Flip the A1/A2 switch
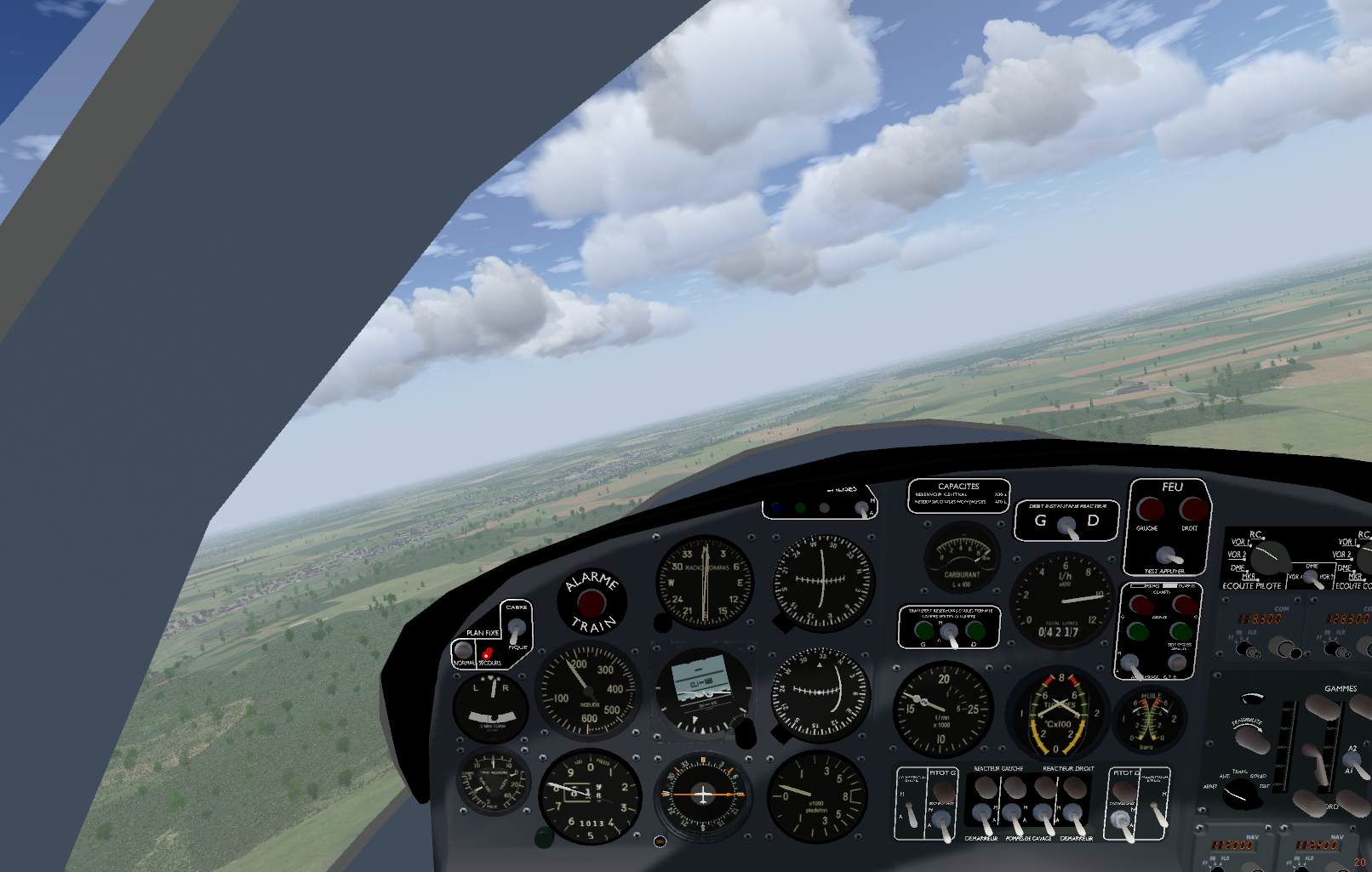This screenshot has height=872, width=1372. pyautogui.click(x=1353, y=761)
